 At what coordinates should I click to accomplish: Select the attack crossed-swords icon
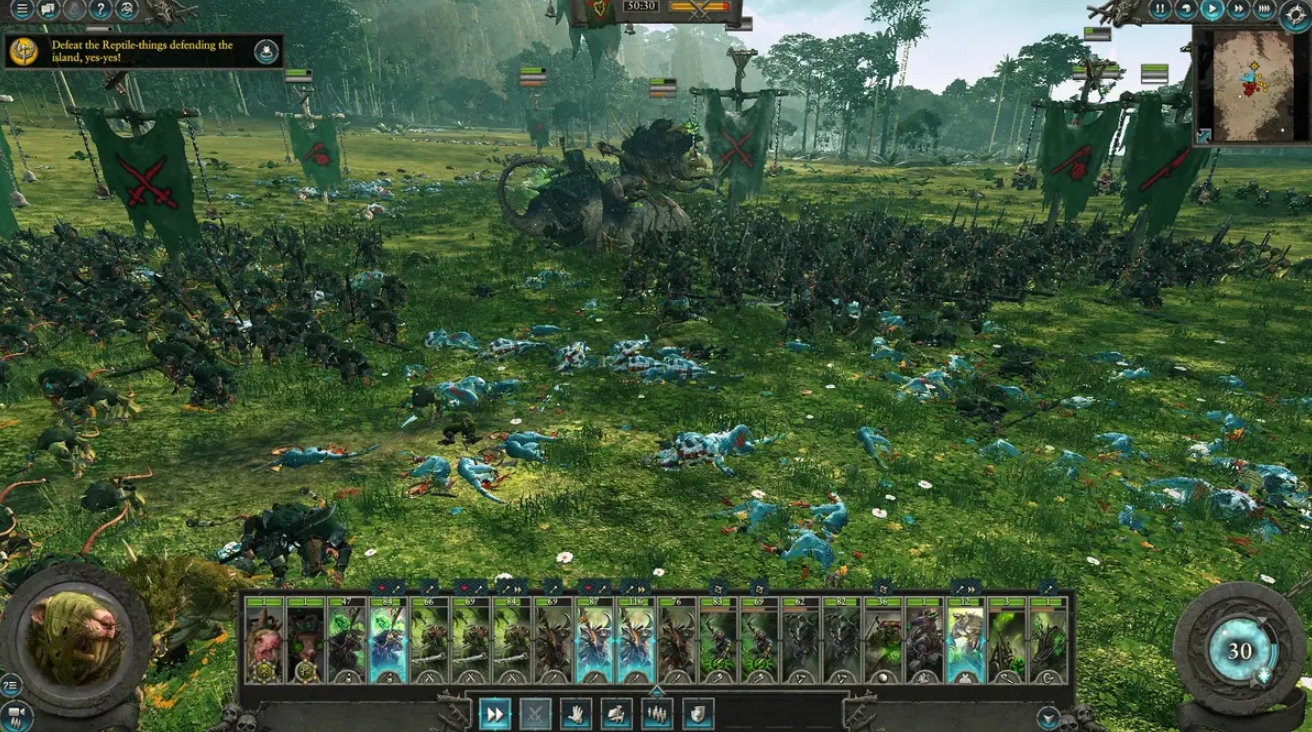click(x=536, y=712)
